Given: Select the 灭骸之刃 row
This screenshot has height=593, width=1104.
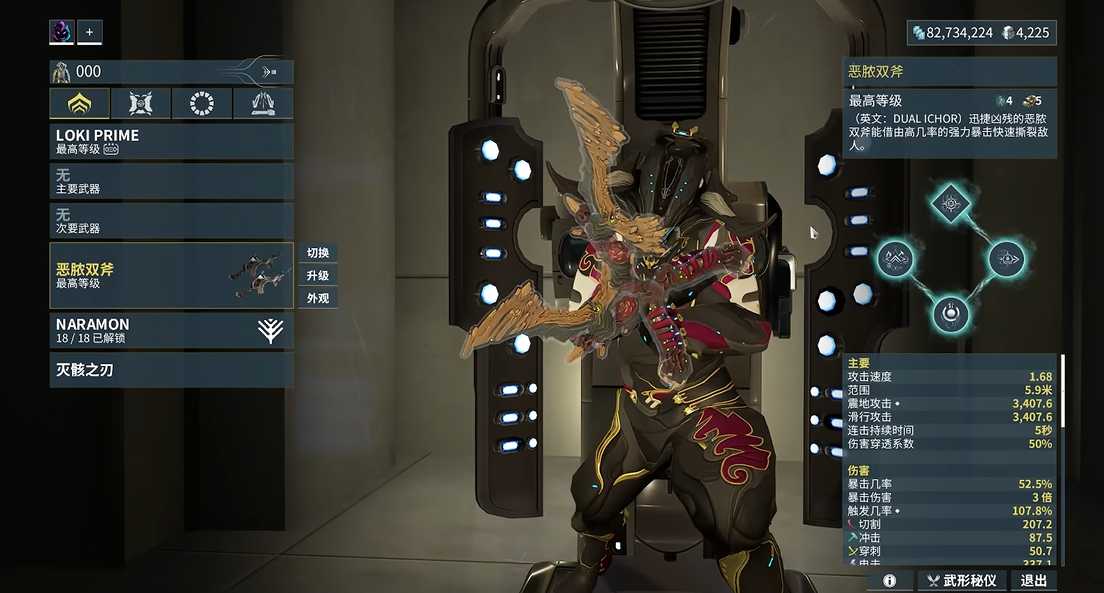Looking at the screenshot, I should (x=171, y=370).
